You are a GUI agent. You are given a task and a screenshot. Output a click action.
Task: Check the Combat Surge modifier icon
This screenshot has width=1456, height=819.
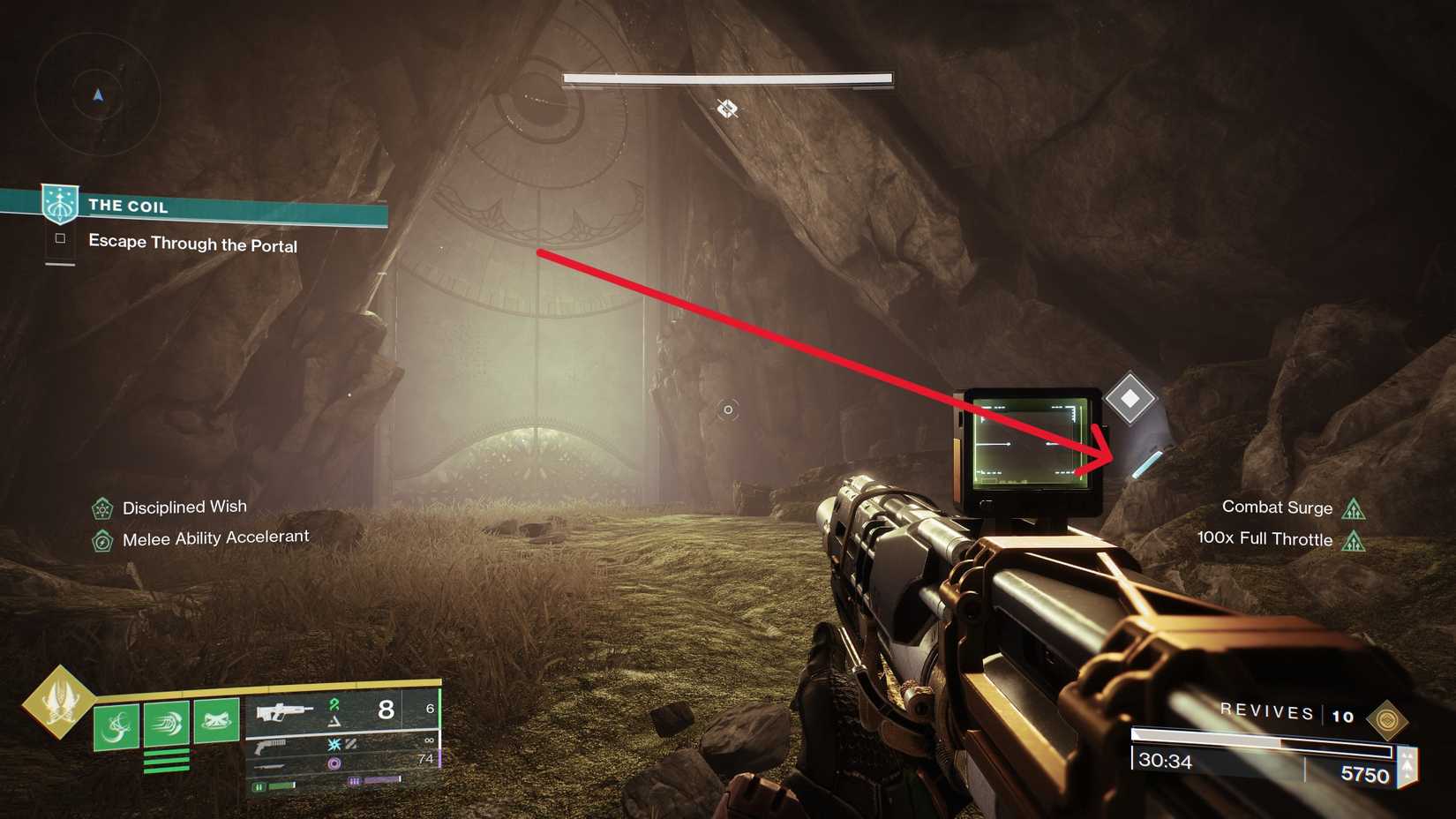tap(1353, 508)
